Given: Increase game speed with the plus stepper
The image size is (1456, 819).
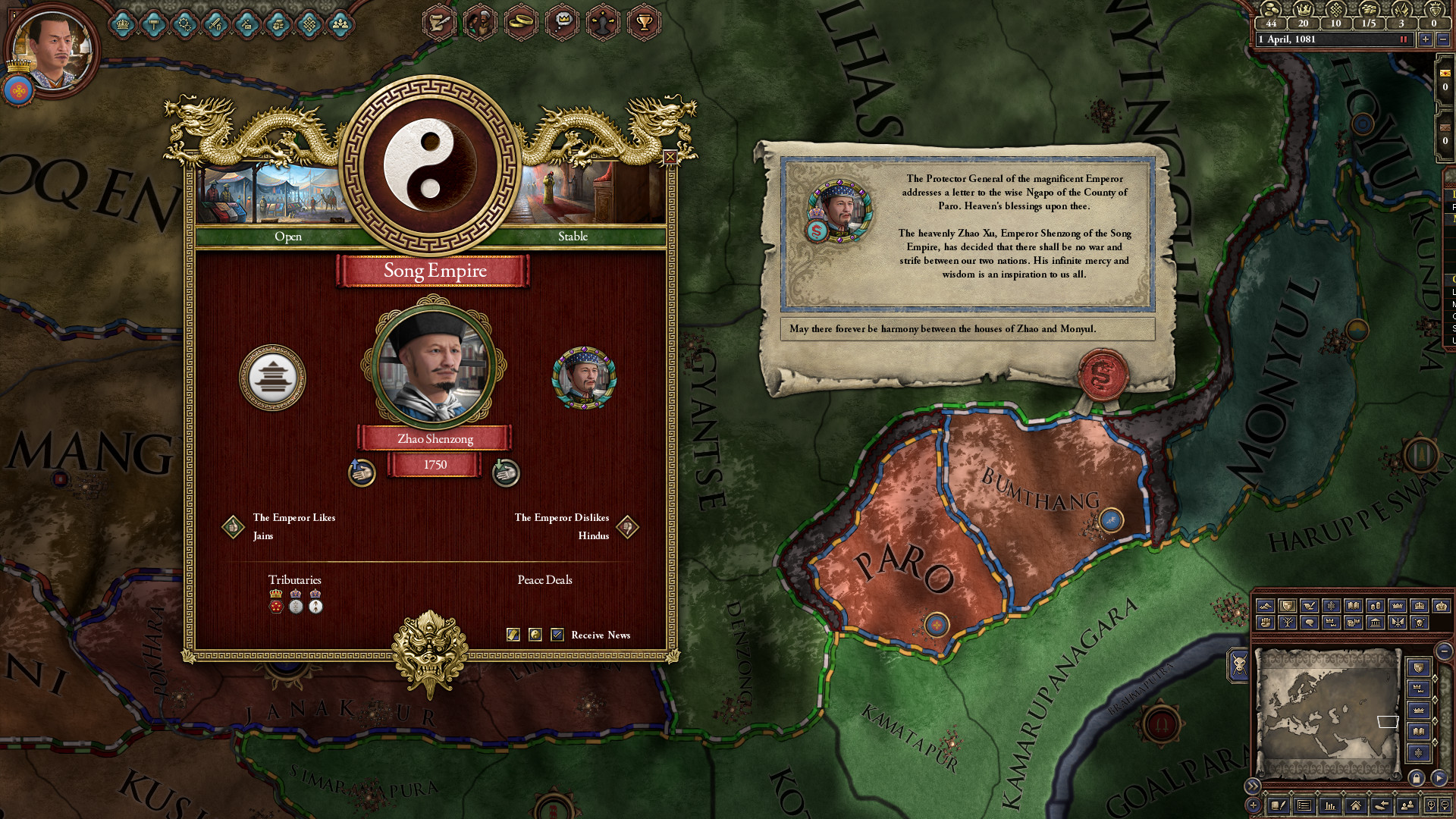Looking at the screenshot, I should point(1426,39).
